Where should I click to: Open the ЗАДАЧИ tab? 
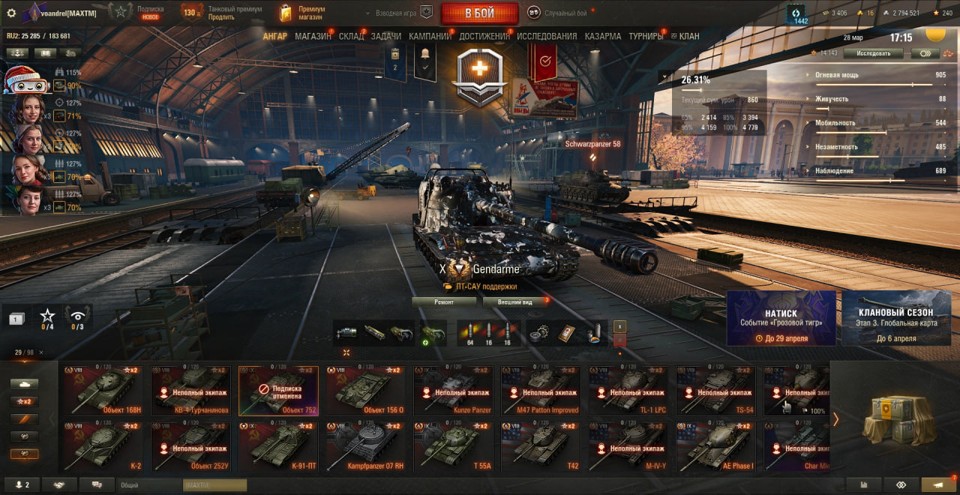[x=386, y=37]
